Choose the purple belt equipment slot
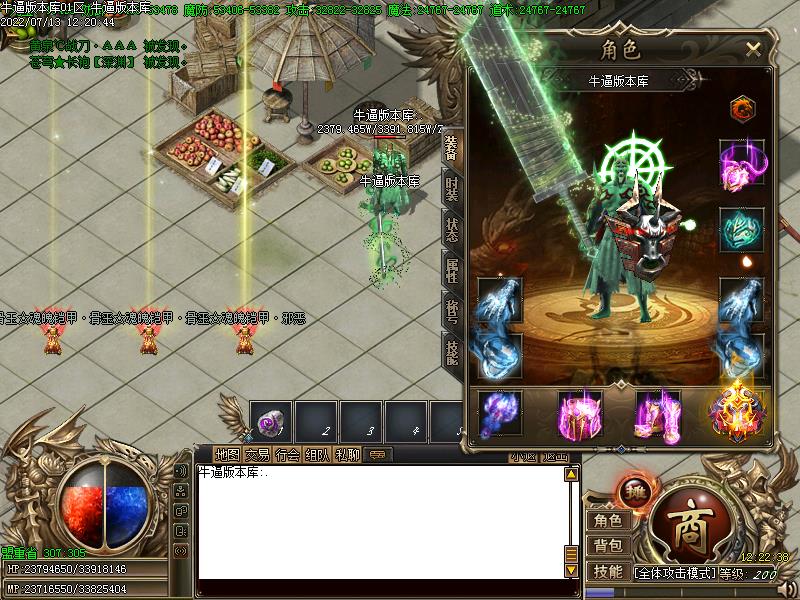 578,414
